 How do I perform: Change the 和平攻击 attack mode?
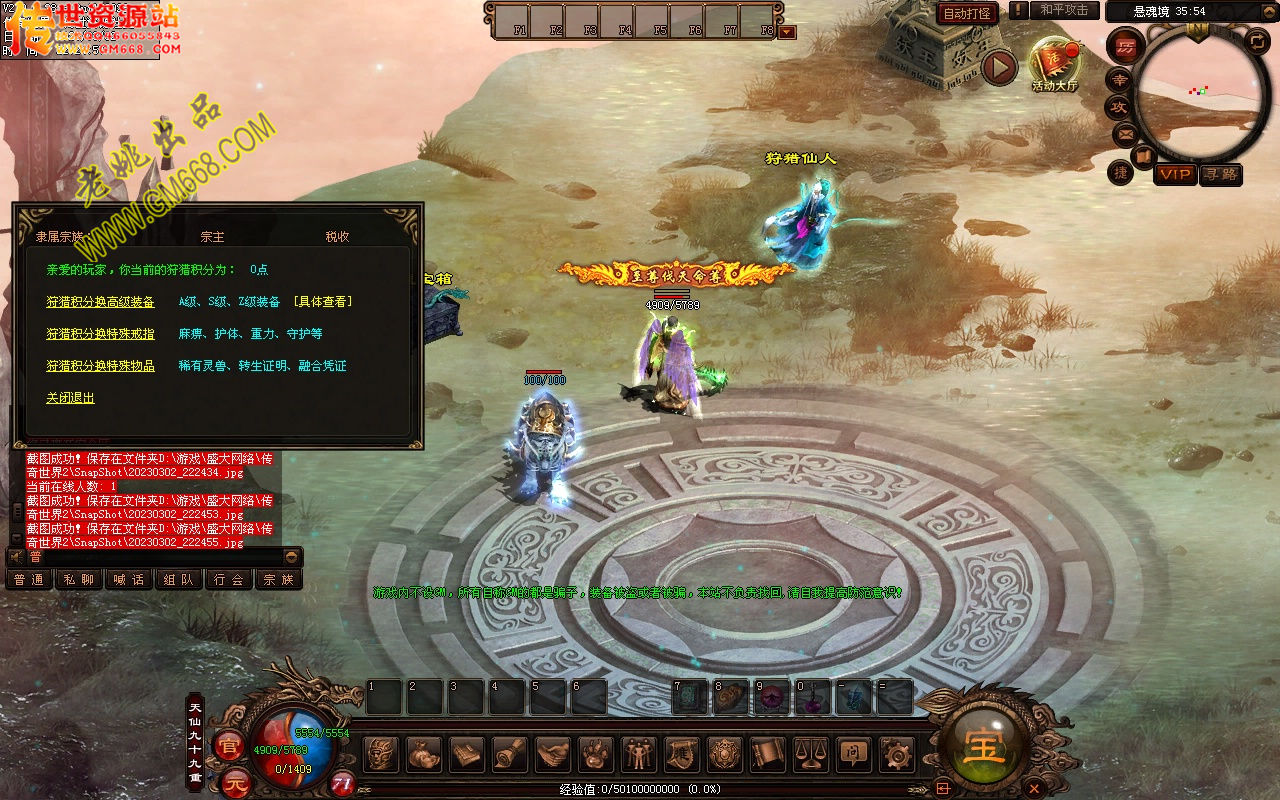(1063, 10)
